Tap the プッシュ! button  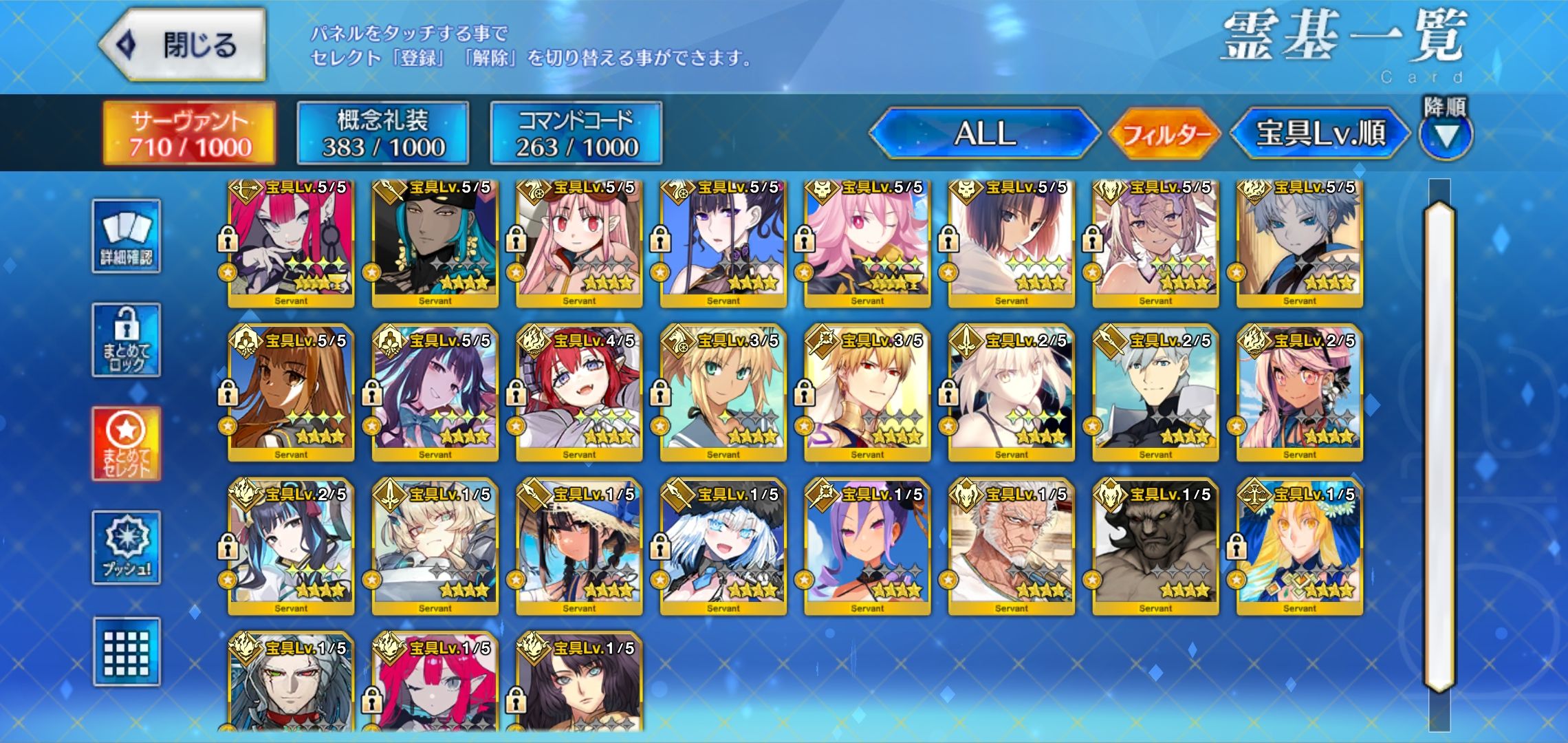pyautogui.click(x=127, y=548)
